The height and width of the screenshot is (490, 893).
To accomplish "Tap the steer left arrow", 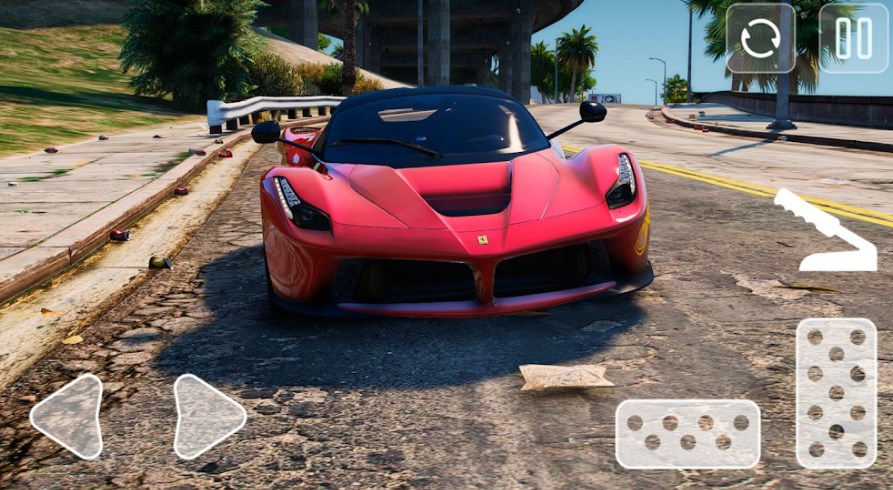I will click(67, 416).
